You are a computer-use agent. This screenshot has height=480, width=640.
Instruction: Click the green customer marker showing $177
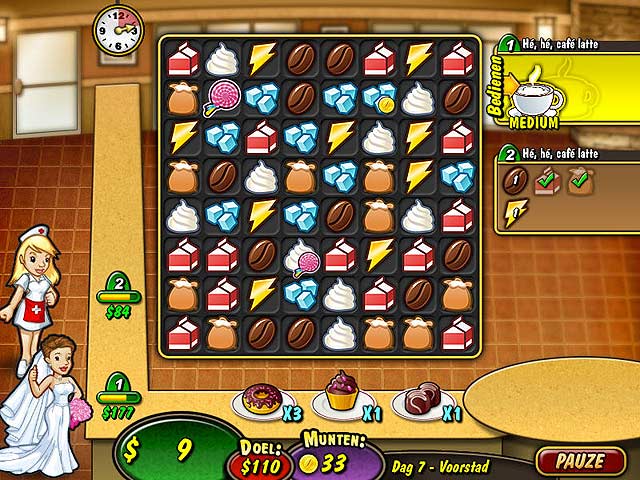pos(119,391)
